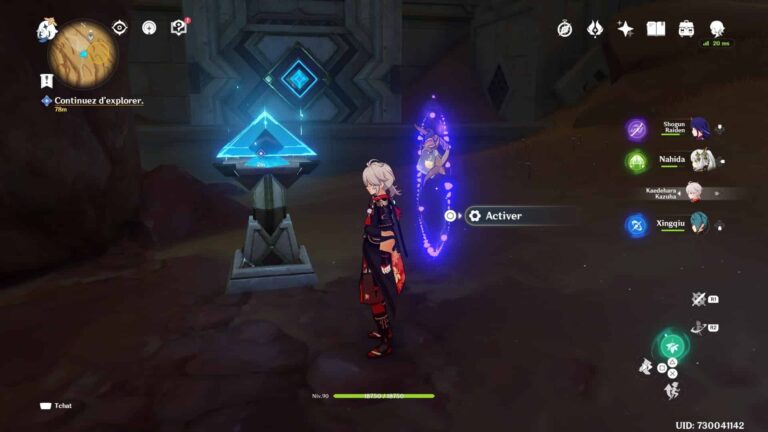
Task: Switch to Shogun Raiden
Action: click(x=700, y=129)
